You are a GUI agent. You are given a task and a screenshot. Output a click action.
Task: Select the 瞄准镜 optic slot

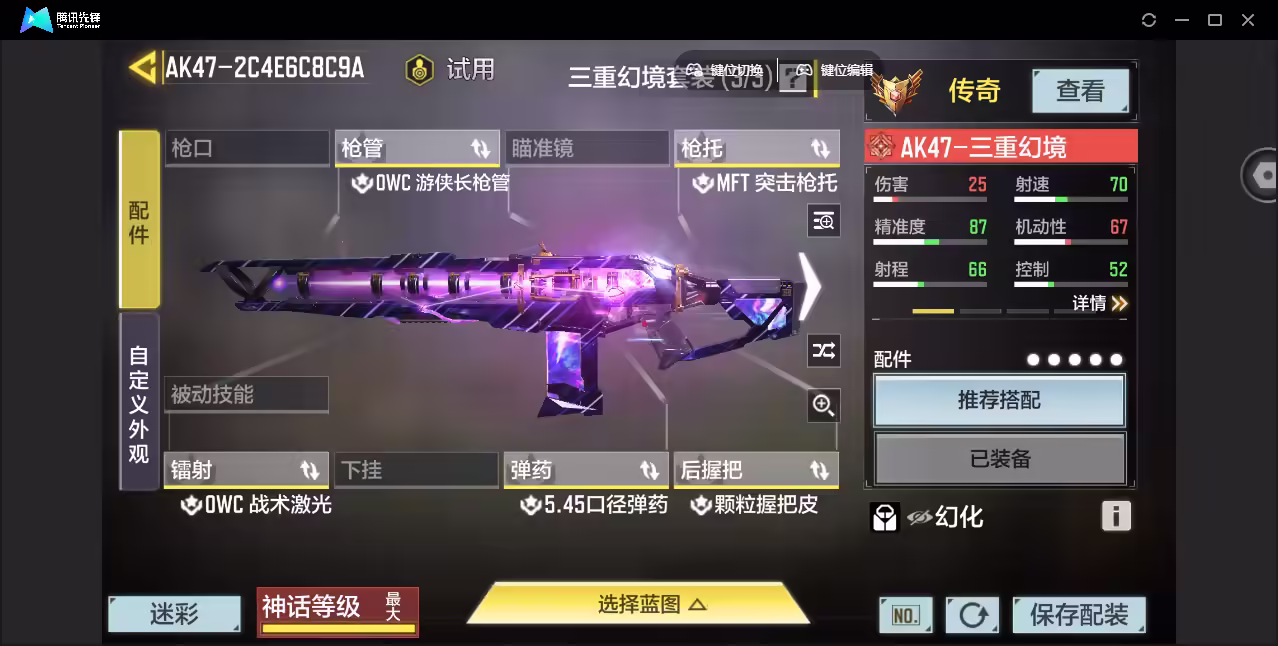586,148
